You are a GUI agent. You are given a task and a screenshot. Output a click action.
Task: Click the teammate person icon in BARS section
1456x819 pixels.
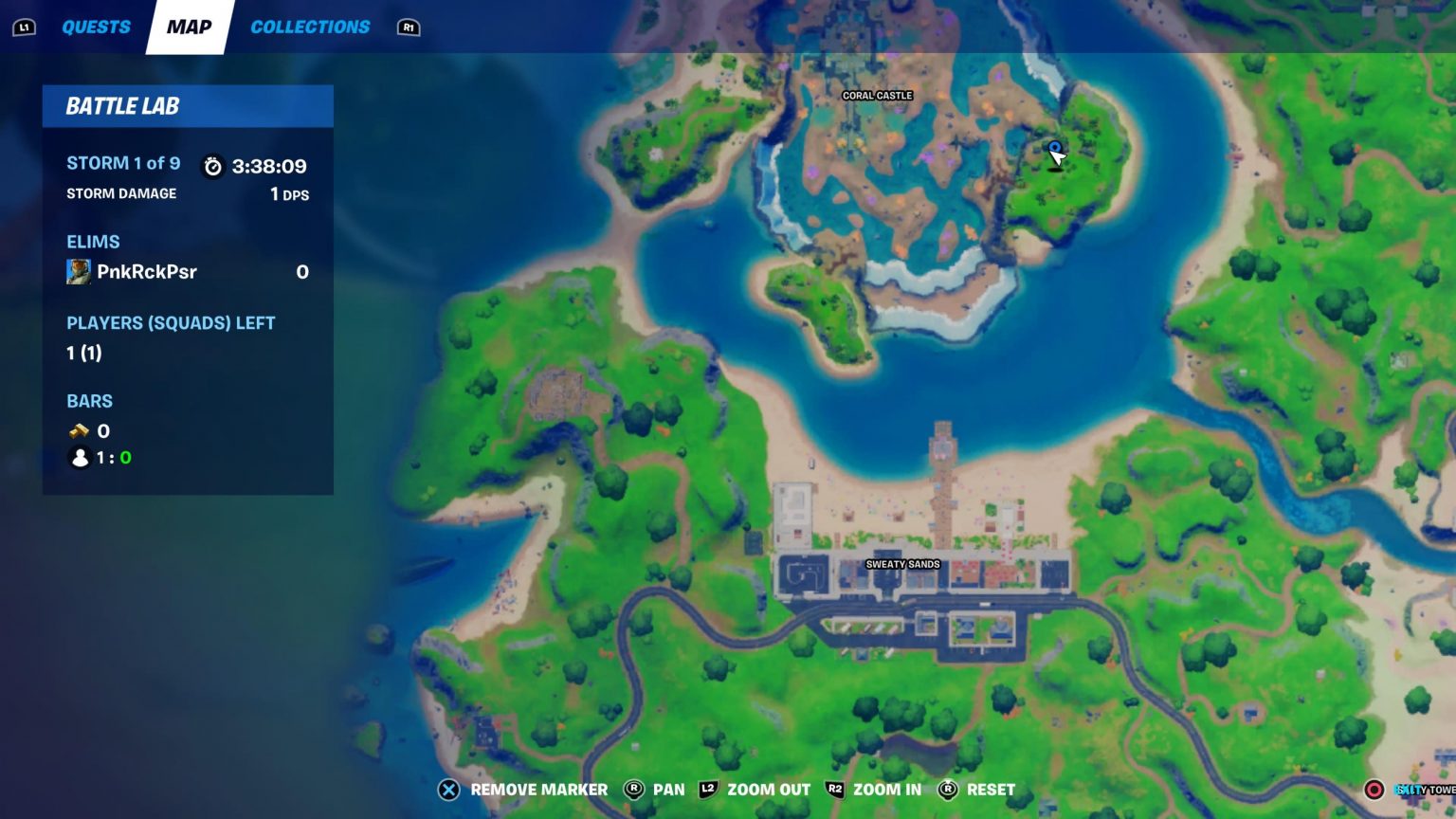[x=79, y=459]
